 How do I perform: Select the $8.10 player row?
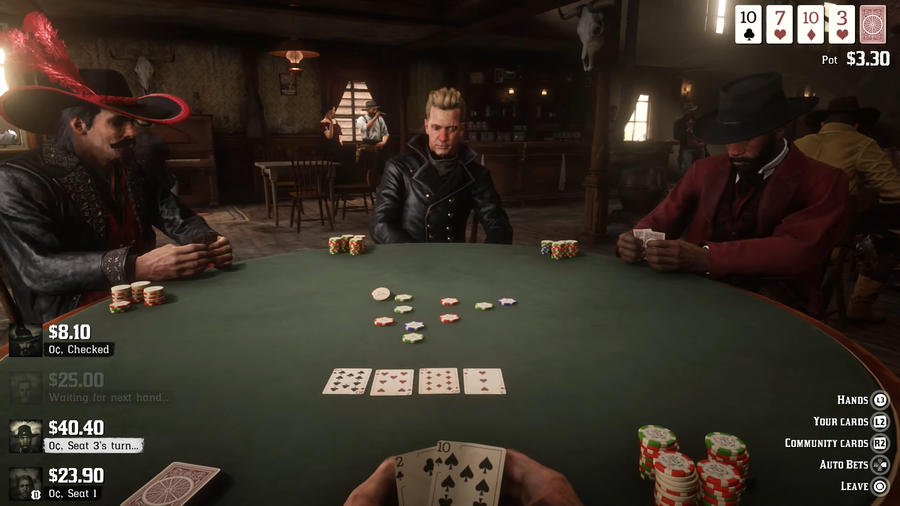[60, 339]
